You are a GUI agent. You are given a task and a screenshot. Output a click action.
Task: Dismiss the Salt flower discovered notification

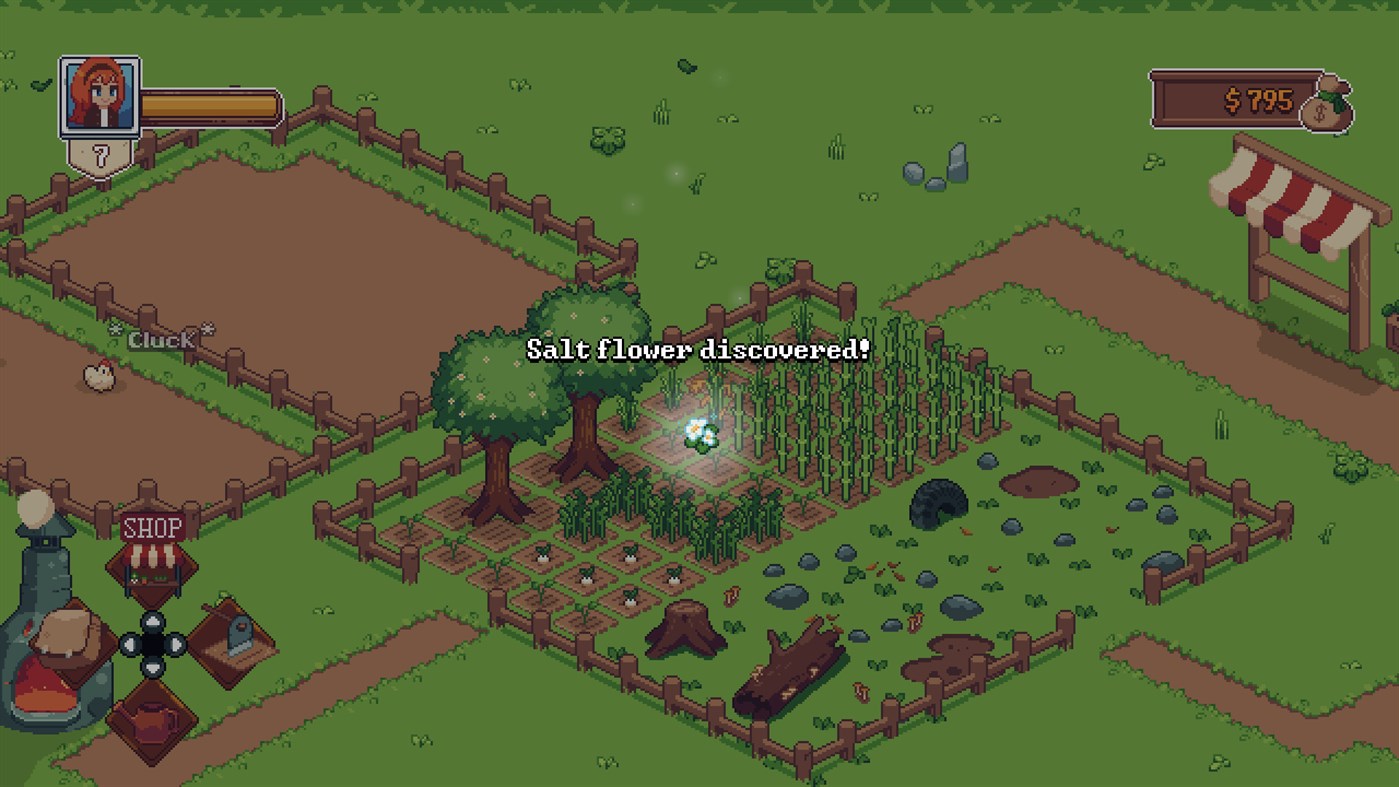(698, 350)
